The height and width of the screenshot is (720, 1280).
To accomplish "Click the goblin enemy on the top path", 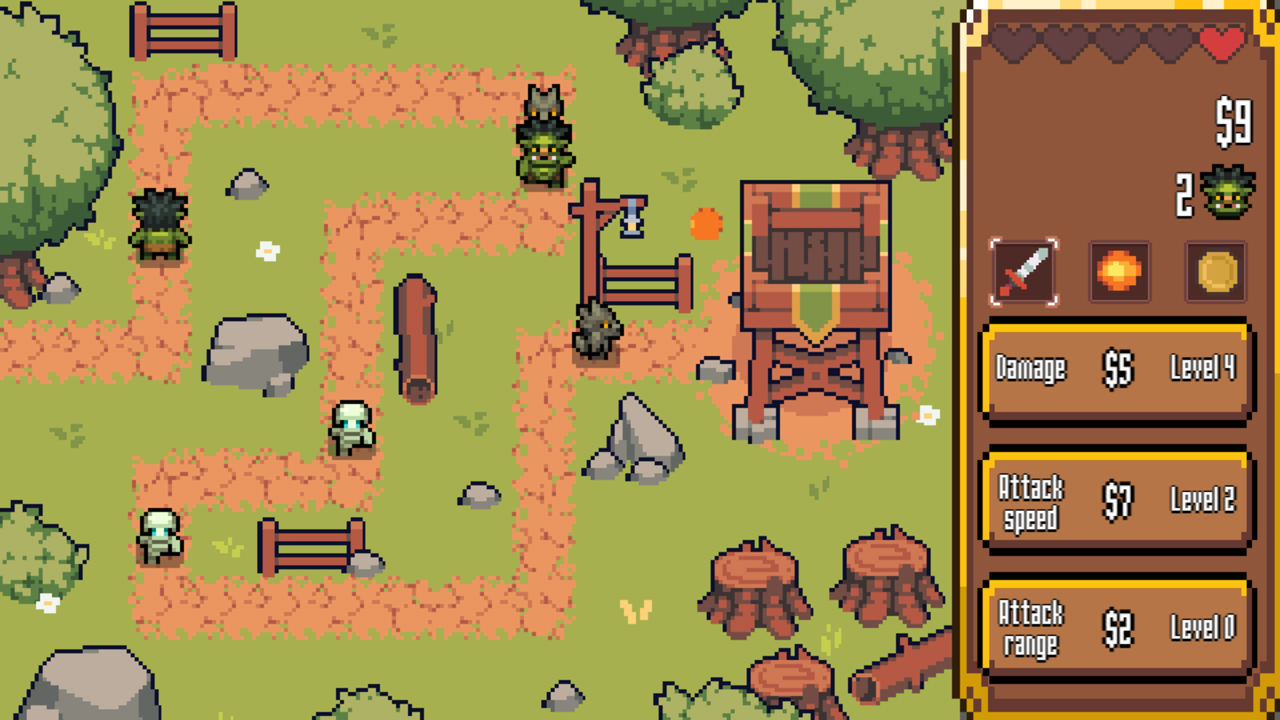I will tap(543, 150).
